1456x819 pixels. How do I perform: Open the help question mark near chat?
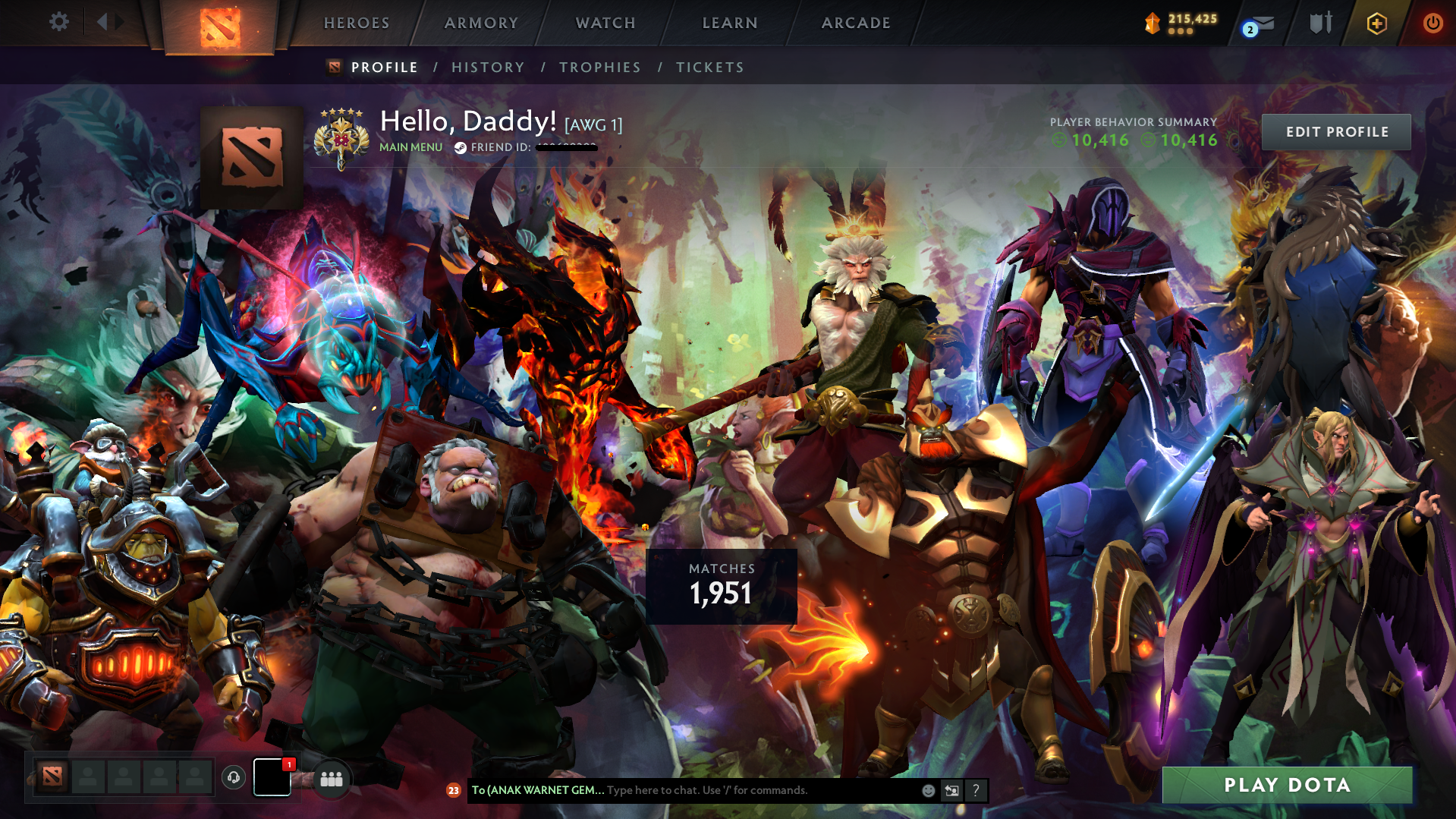point(976,790)
